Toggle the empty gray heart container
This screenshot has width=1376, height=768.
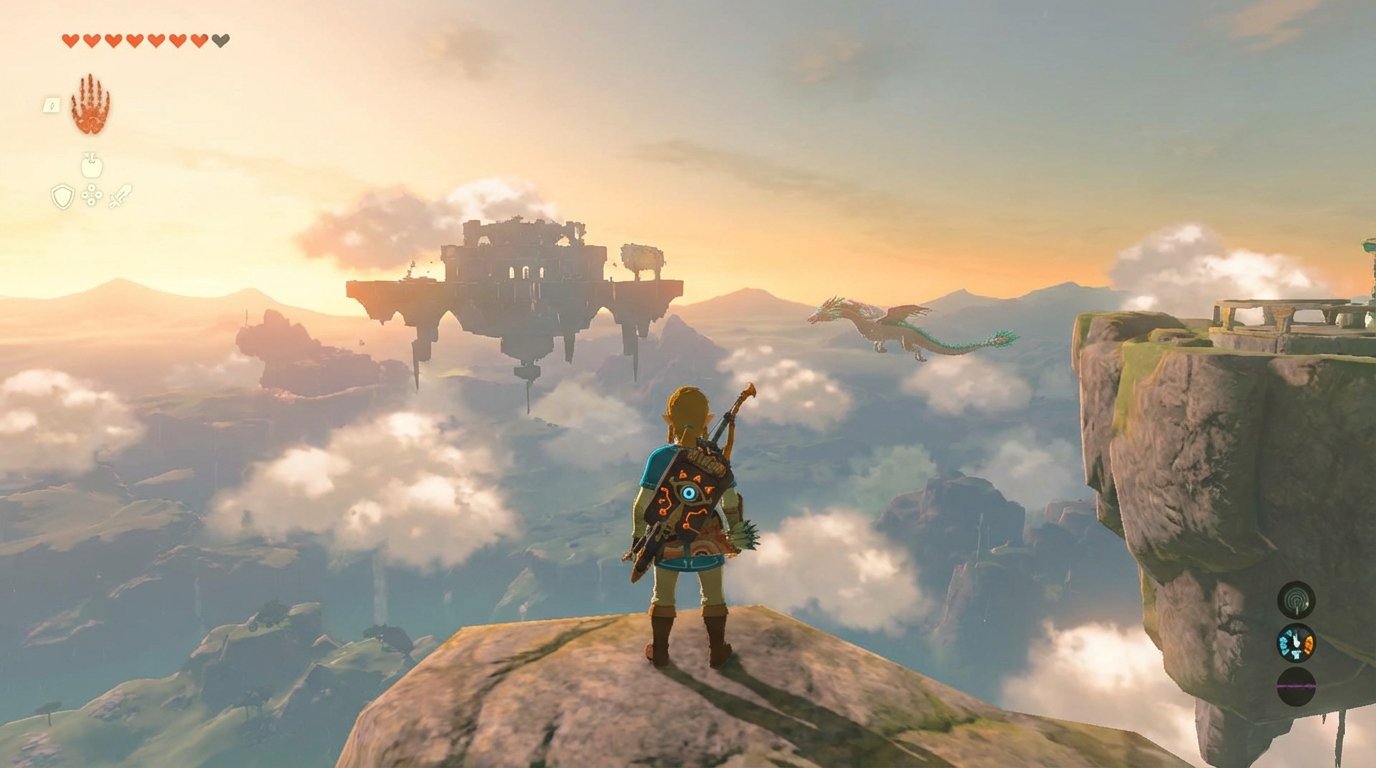[218, 40]
